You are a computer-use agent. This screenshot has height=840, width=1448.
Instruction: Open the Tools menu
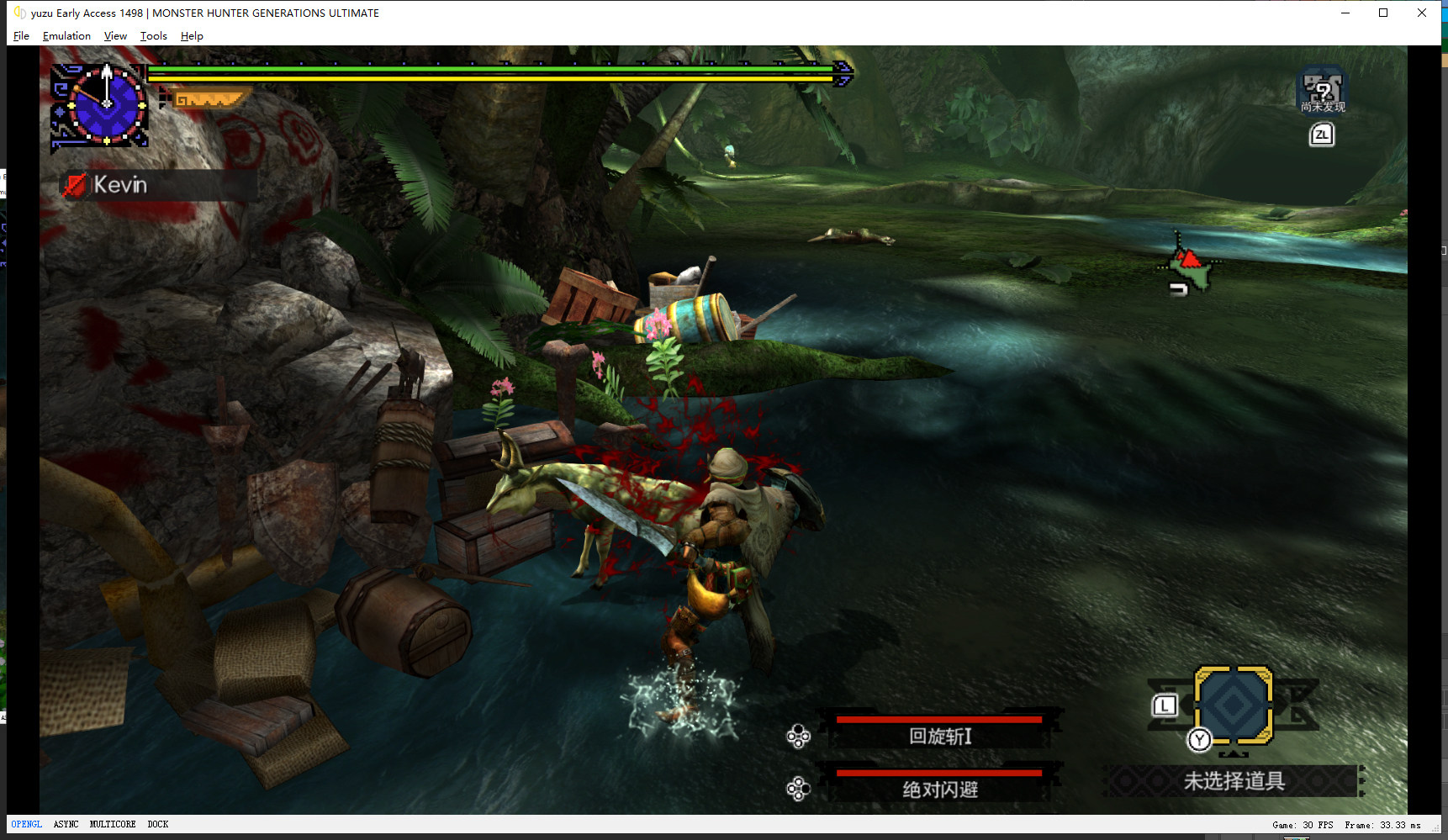coord(153,36)
